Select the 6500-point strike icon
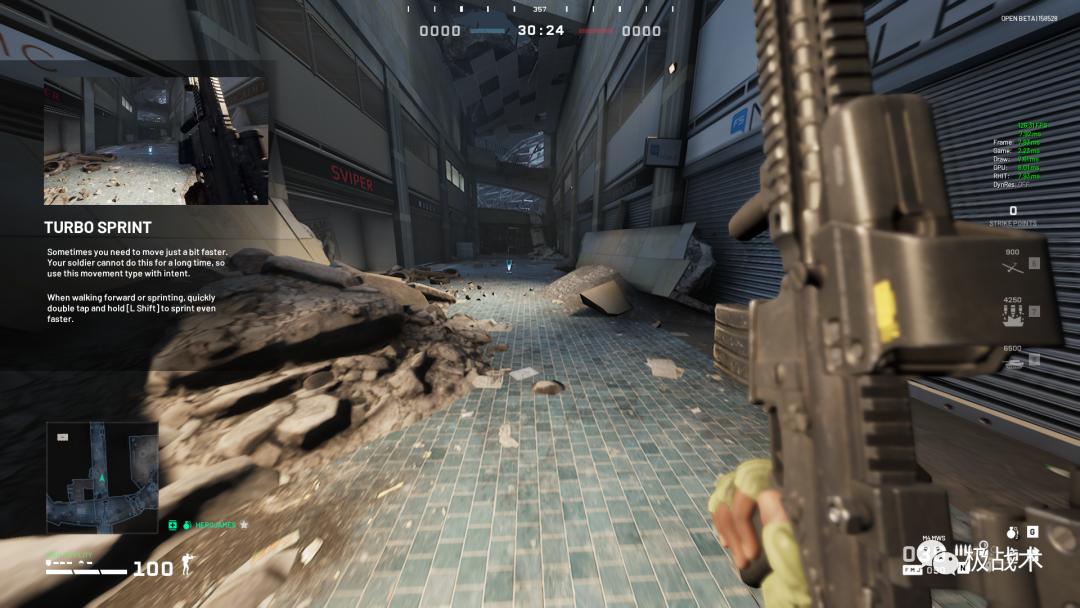The width and height of the screenshot is (1080, 608). (1013, 360)
